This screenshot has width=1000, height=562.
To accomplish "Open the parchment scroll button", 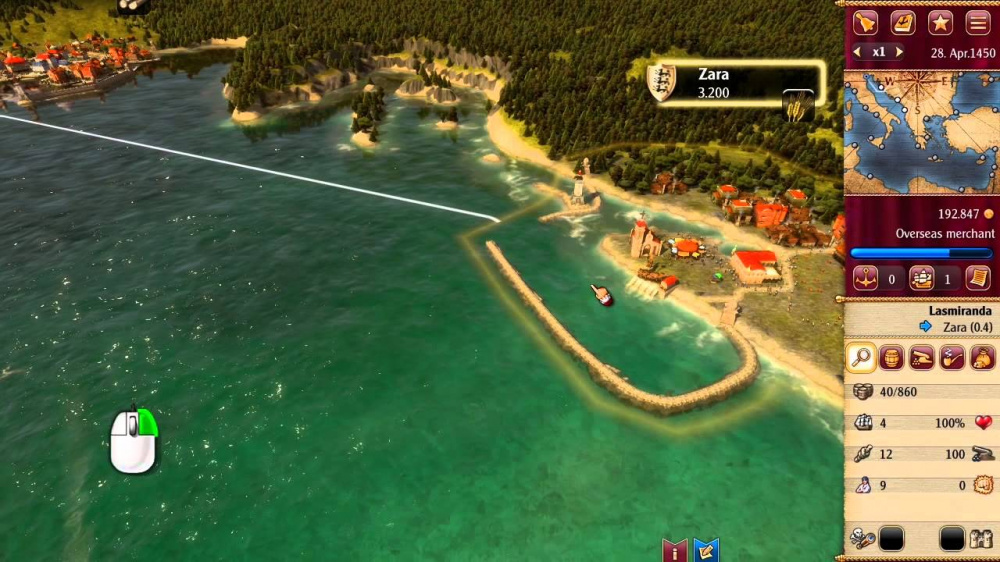I will point(978,278).
